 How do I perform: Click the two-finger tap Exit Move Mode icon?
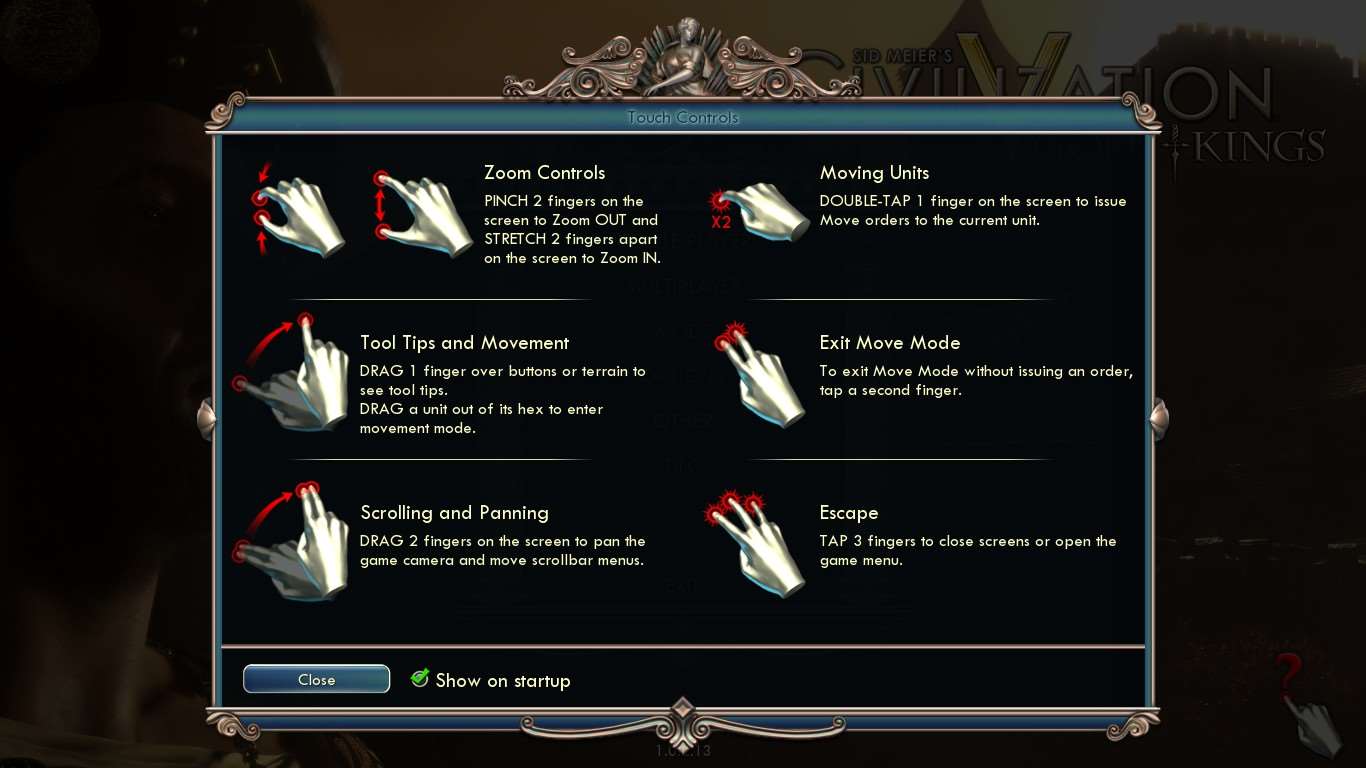(x=765, y=378)
